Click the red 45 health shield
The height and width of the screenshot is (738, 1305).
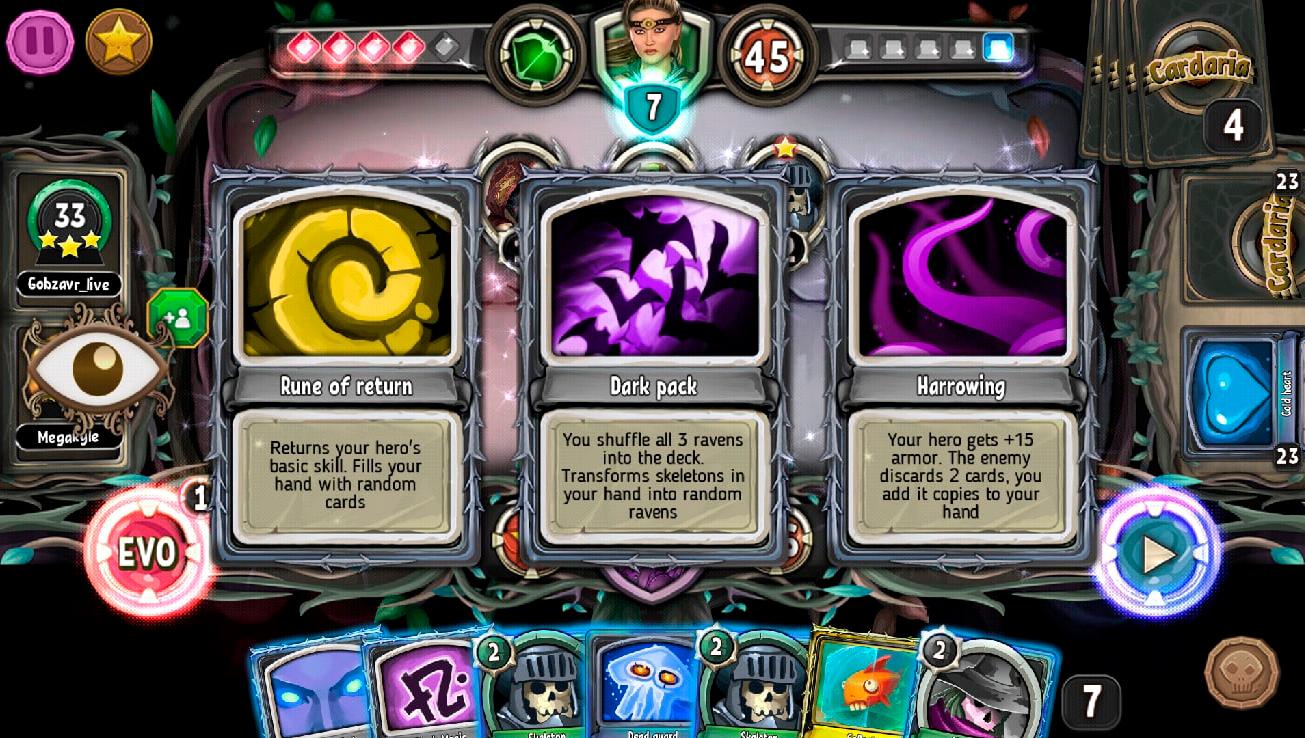coord(768,55)
